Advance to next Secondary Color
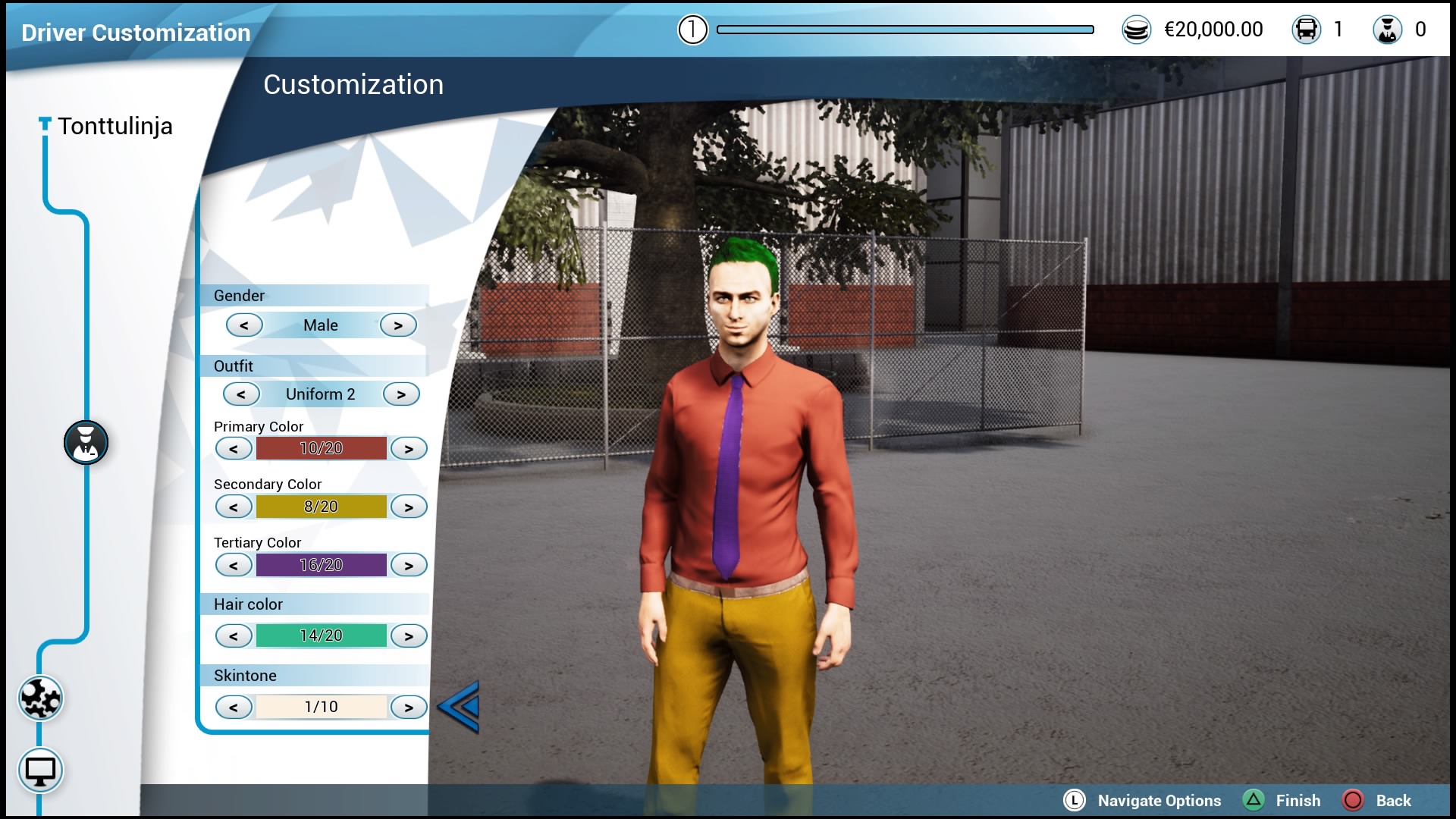1456x819 pixels. (x=409, y=507)
